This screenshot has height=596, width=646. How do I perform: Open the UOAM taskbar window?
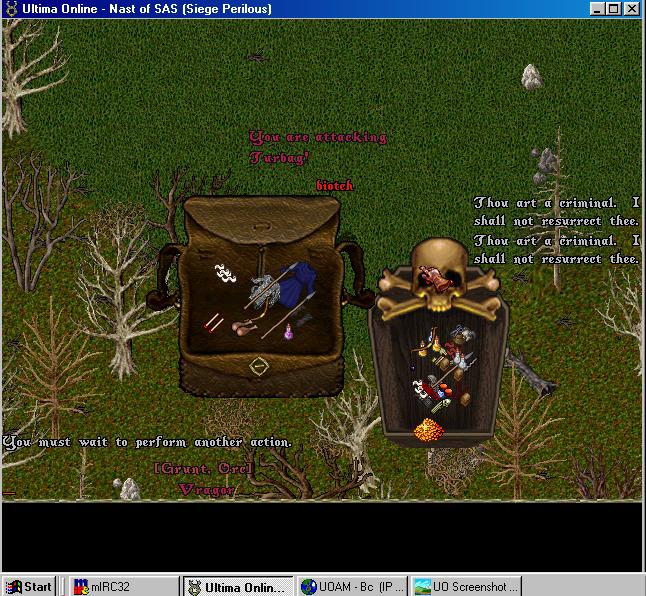352,587
